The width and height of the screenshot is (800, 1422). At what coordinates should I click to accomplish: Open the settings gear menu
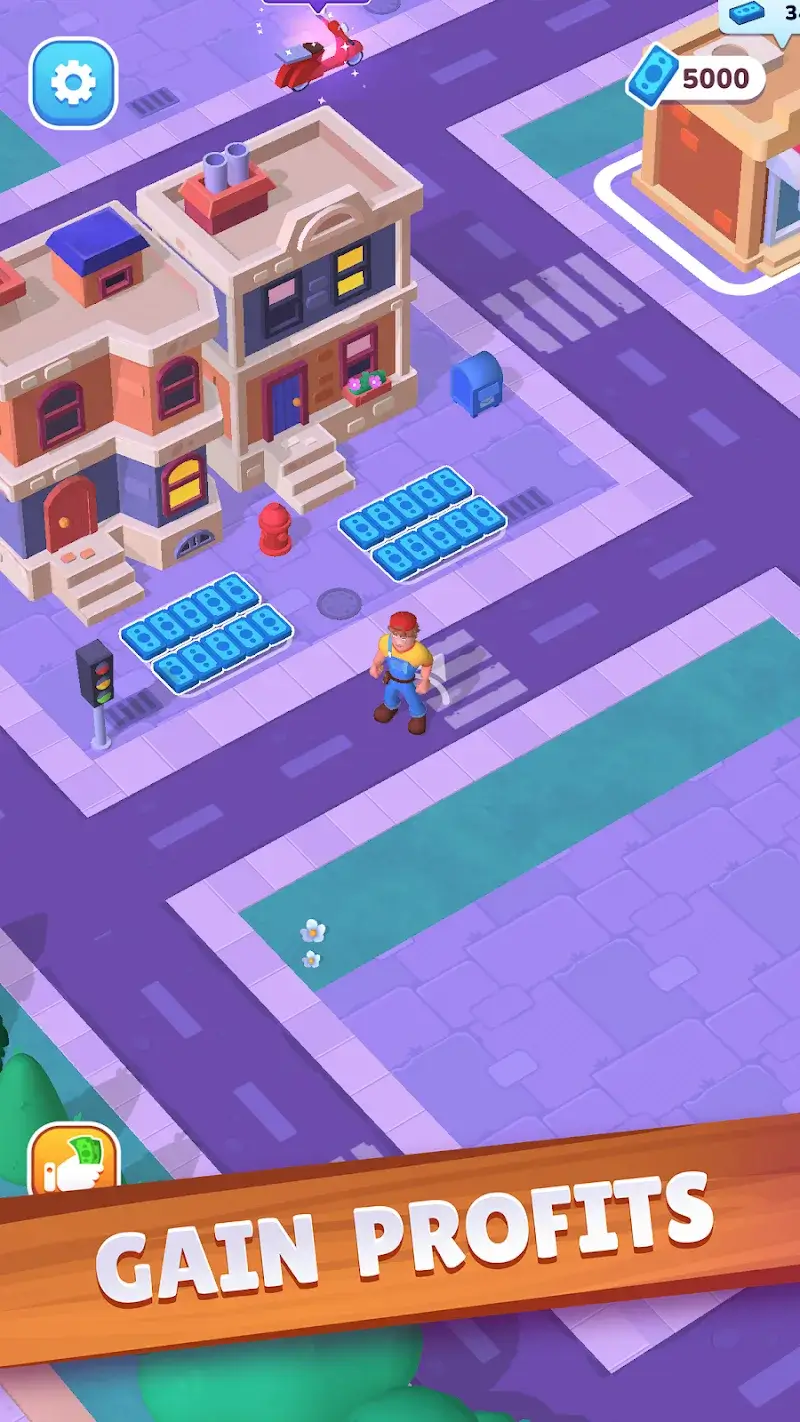tap(73, 83)
